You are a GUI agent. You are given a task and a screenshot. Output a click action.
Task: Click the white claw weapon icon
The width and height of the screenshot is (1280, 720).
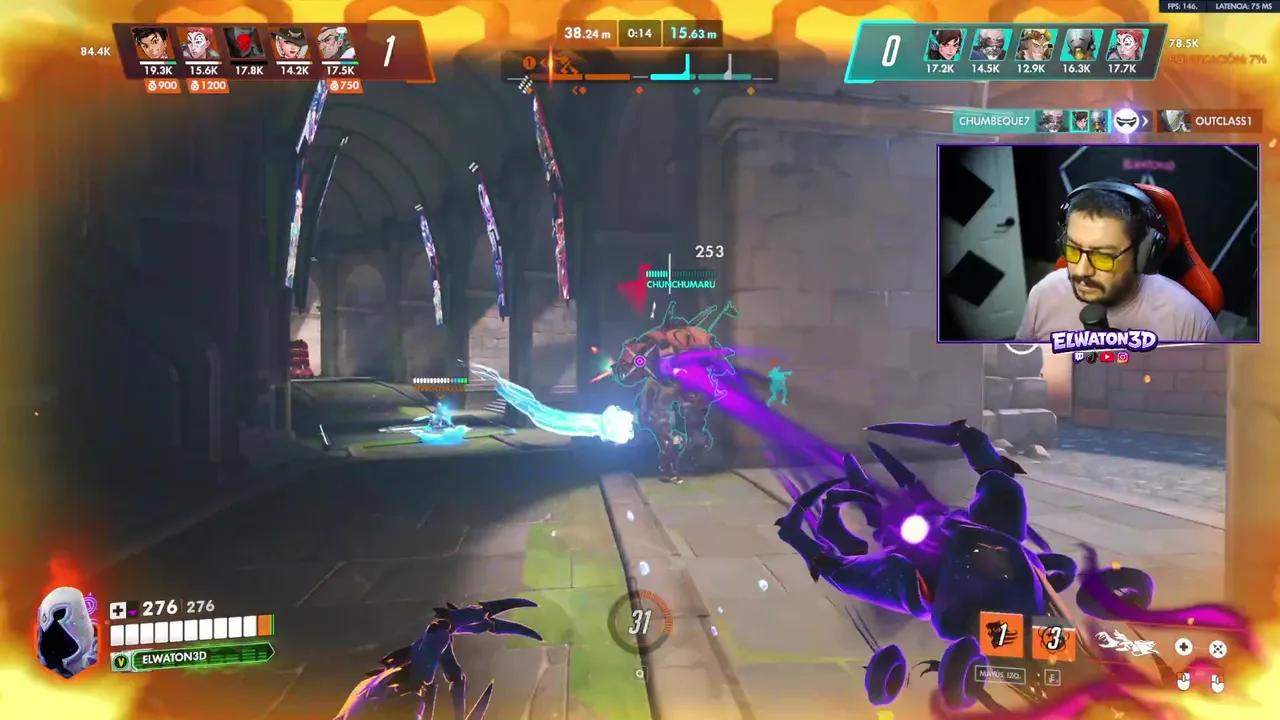coord(1127,644)
